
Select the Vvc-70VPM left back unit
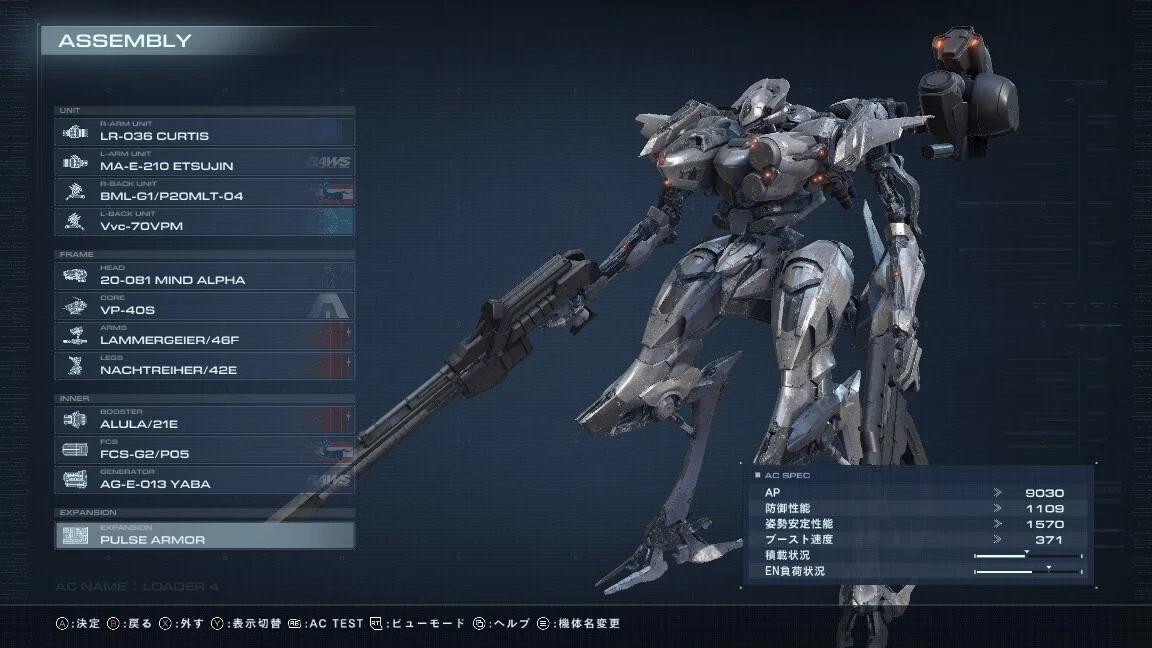pyautogui.click(x=205, y=222)
